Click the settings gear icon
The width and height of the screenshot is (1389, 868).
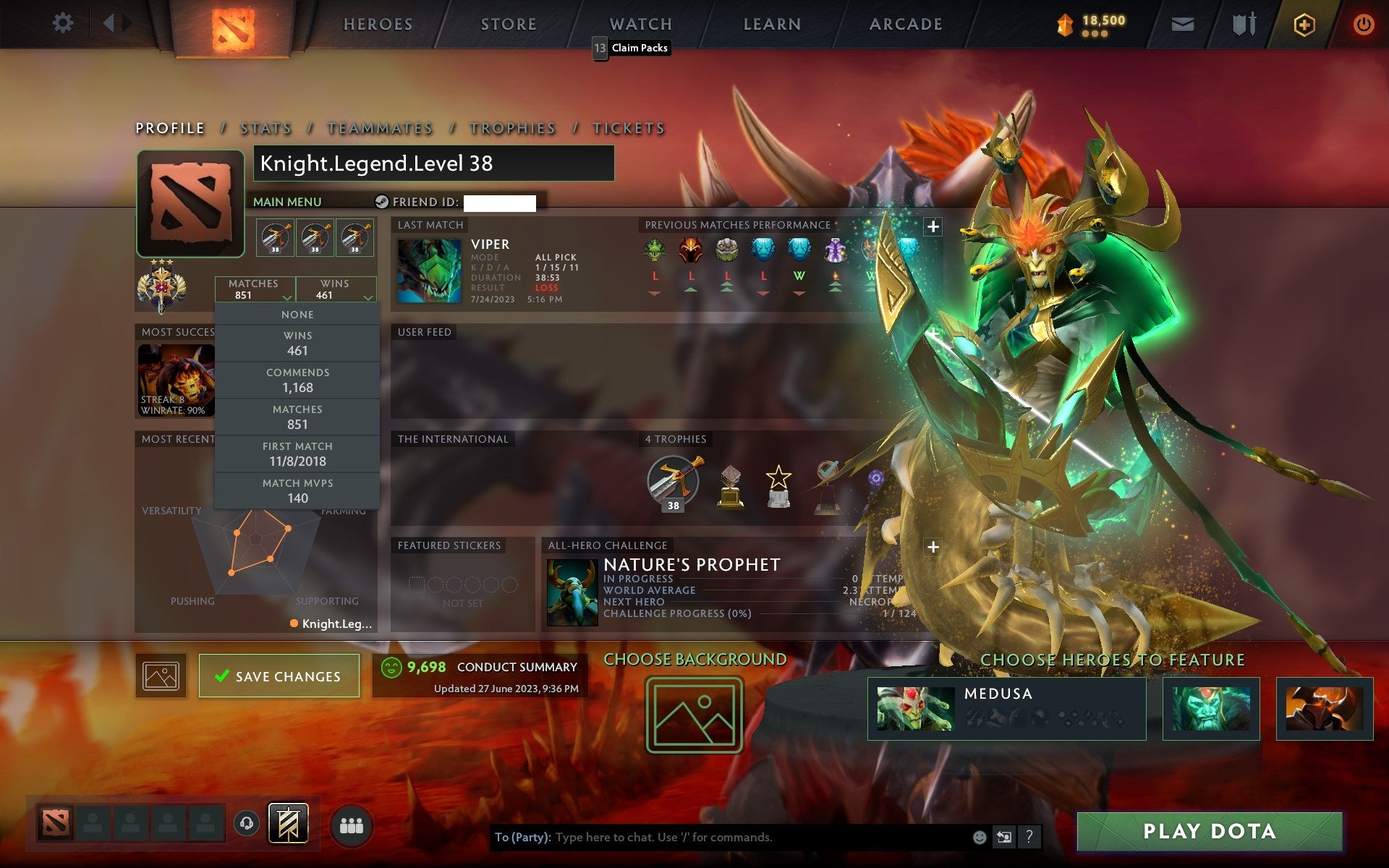64,23
